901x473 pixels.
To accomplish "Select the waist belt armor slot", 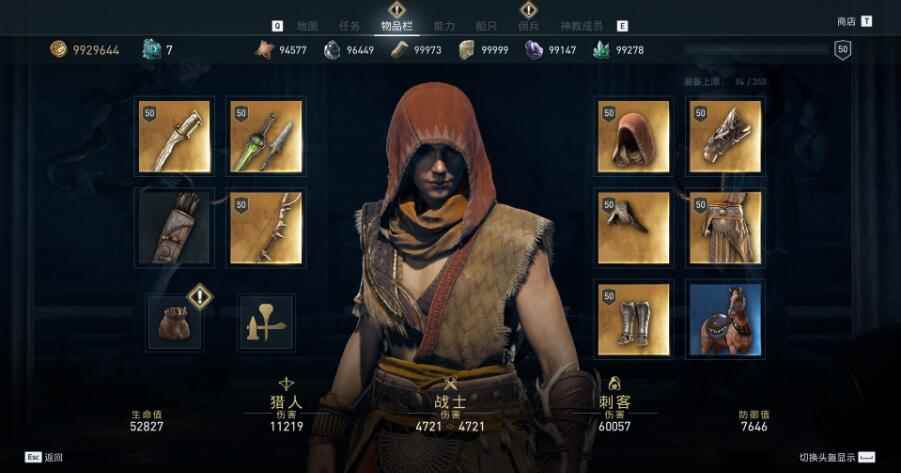I will [725, 228].
